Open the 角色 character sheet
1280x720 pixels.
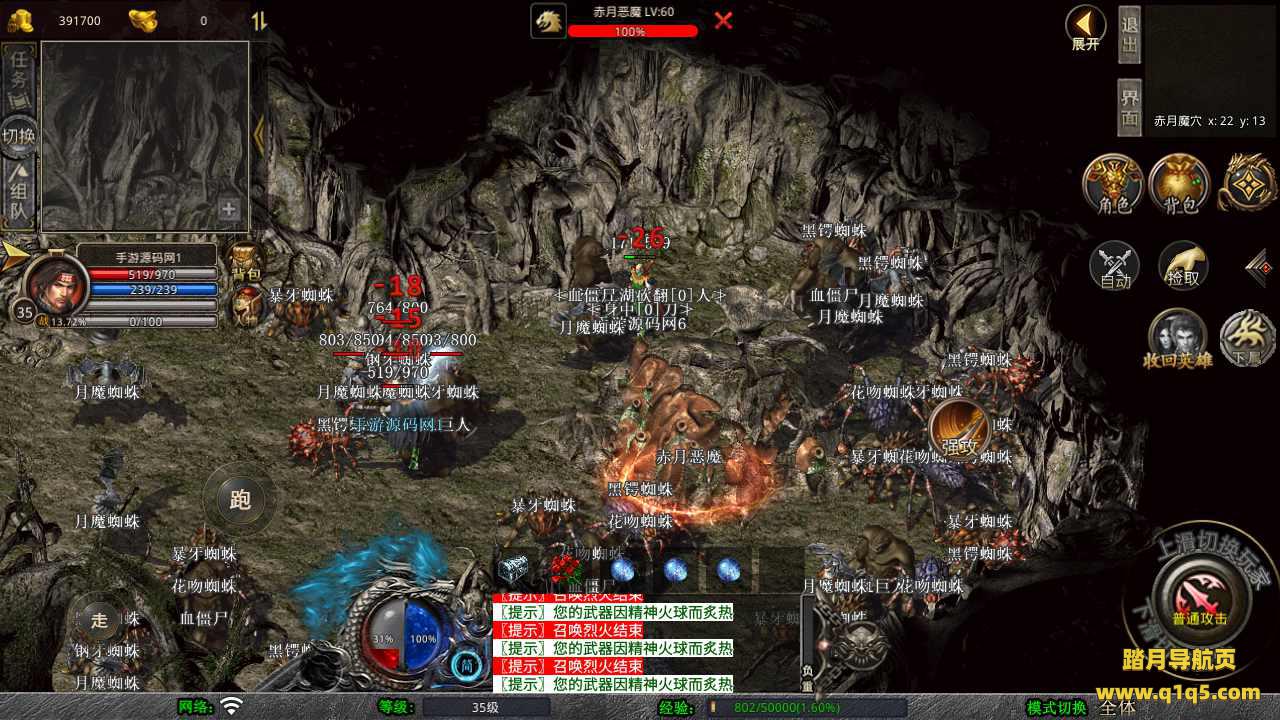(1113, 184)
